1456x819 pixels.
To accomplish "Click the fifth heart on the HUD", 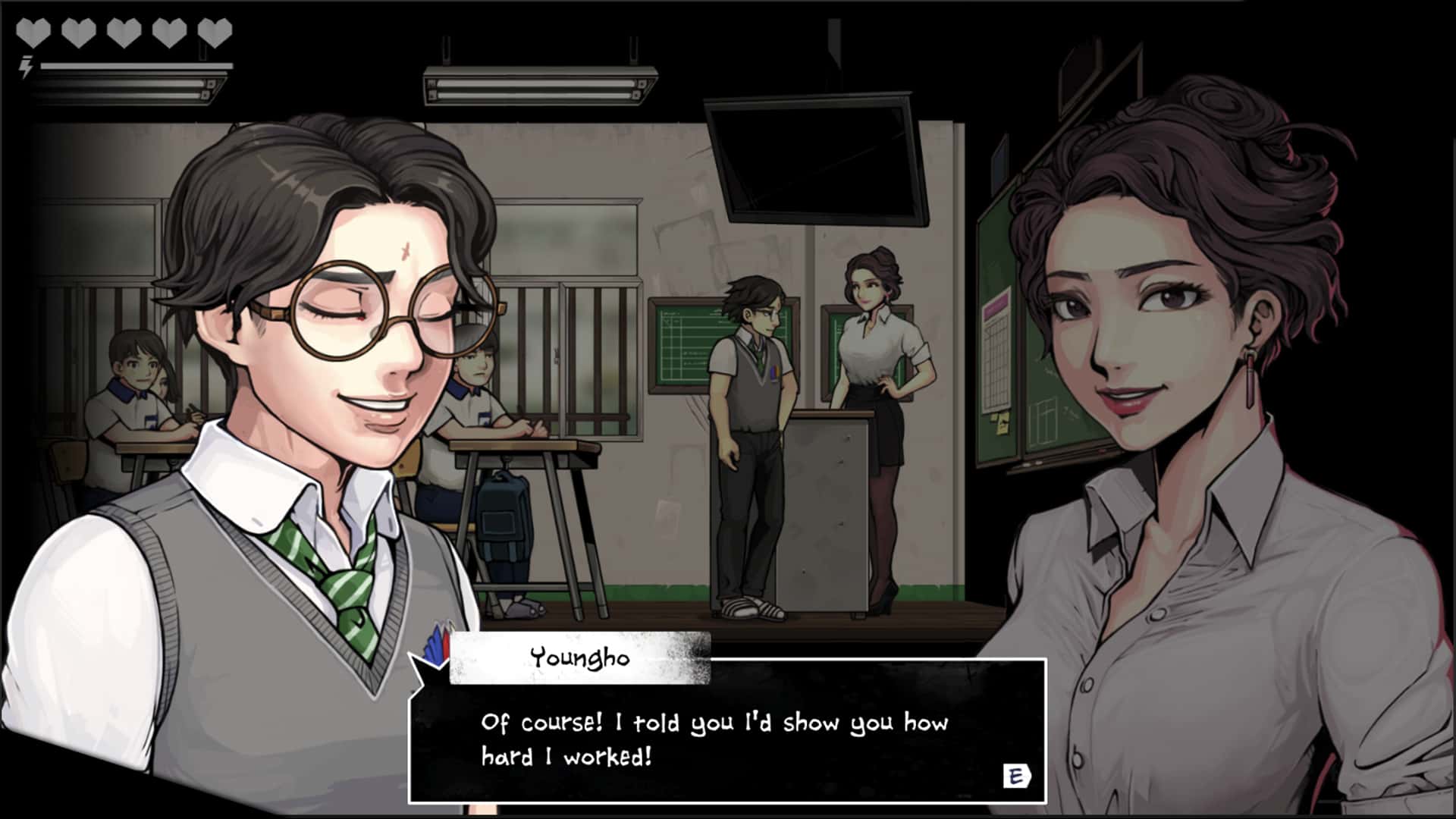I will pos(215,32).
